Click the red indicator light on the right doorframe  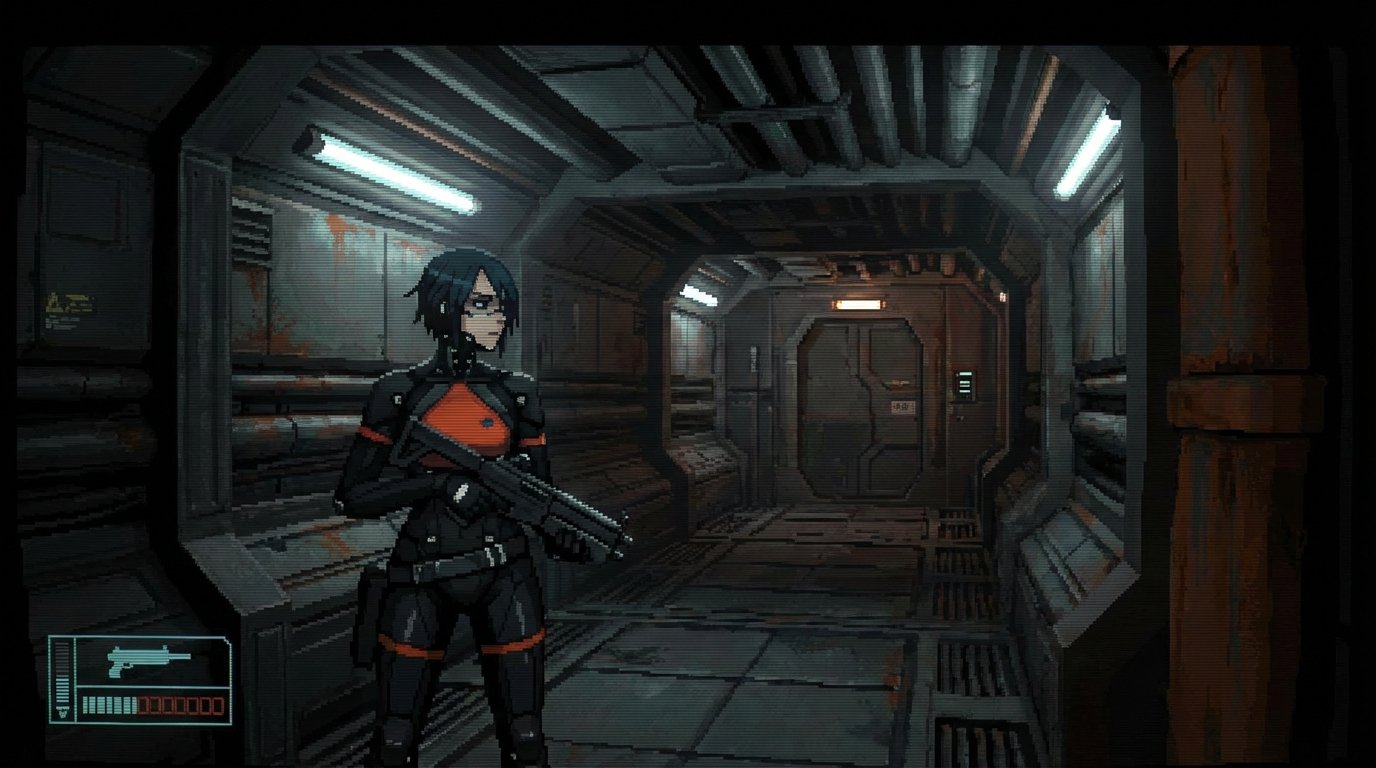[x=1003, y=296]
